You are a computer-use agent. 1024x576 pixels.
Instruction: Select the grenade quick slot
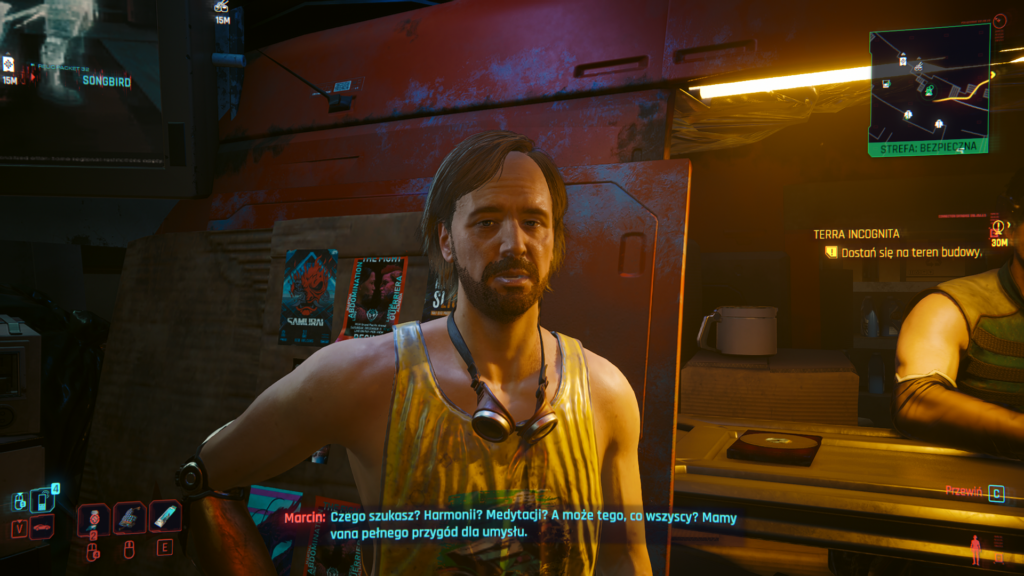pyautogui.click(x=93, y=517)
